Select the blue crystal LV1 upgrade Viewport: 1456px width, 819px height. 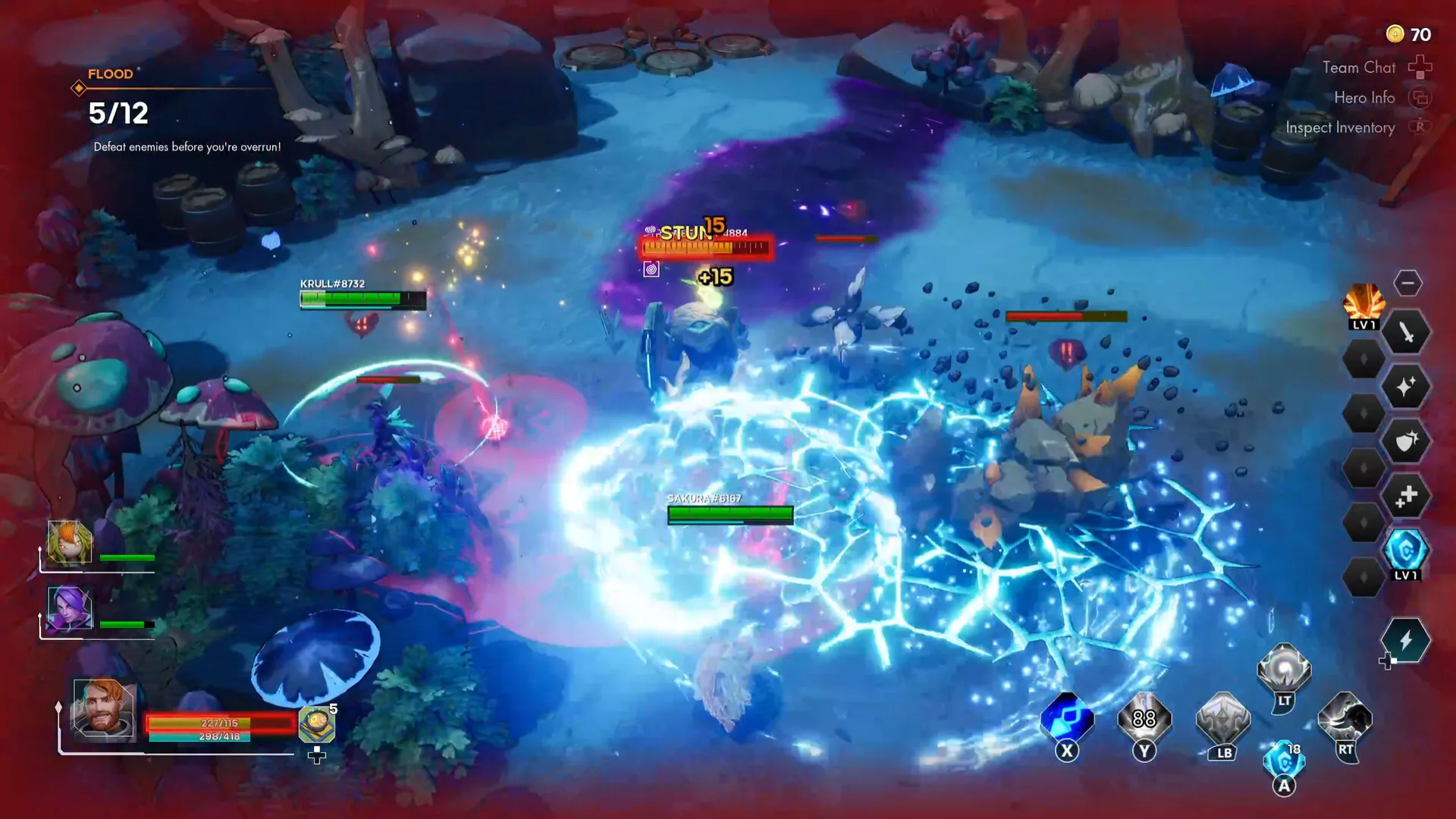1405,551
